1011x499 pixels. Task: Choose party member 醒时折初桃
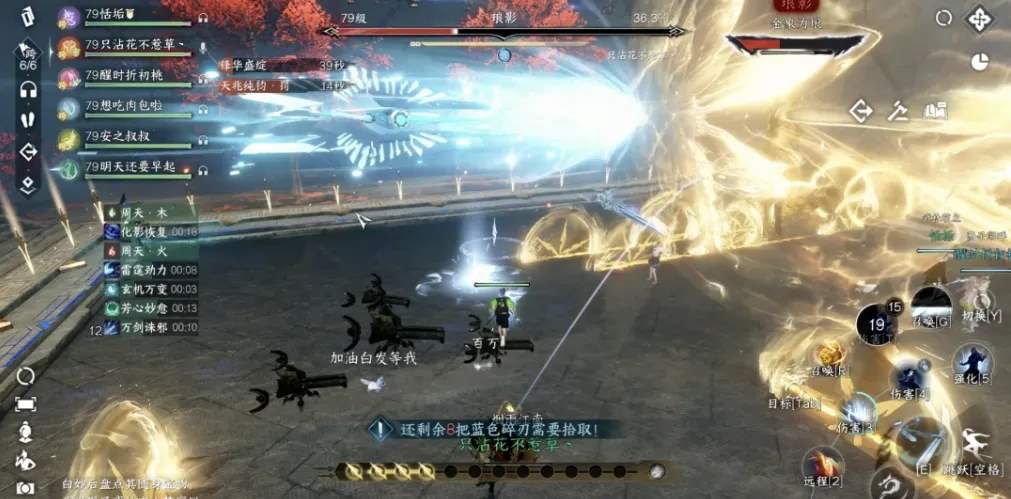pyautogui.click(x=124, y=75)
